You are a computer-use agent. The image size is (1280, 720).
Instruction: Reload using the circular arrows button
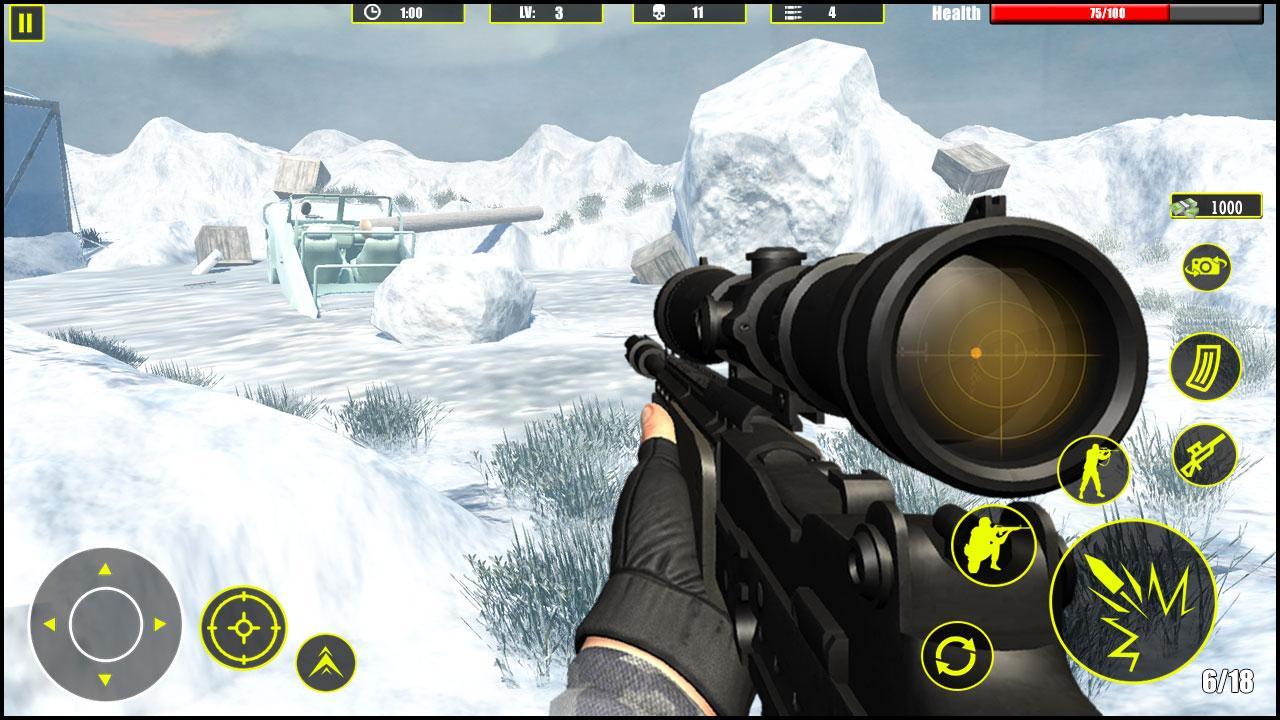click(957, 656)
